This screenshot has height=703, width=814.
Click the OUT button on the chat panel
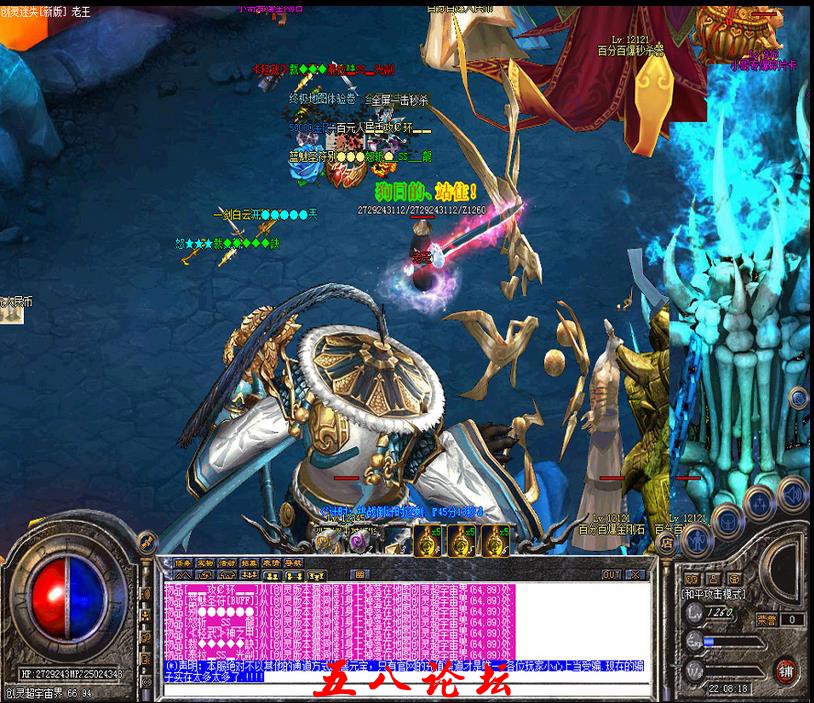pyautogui.click(x=612, y=574)
